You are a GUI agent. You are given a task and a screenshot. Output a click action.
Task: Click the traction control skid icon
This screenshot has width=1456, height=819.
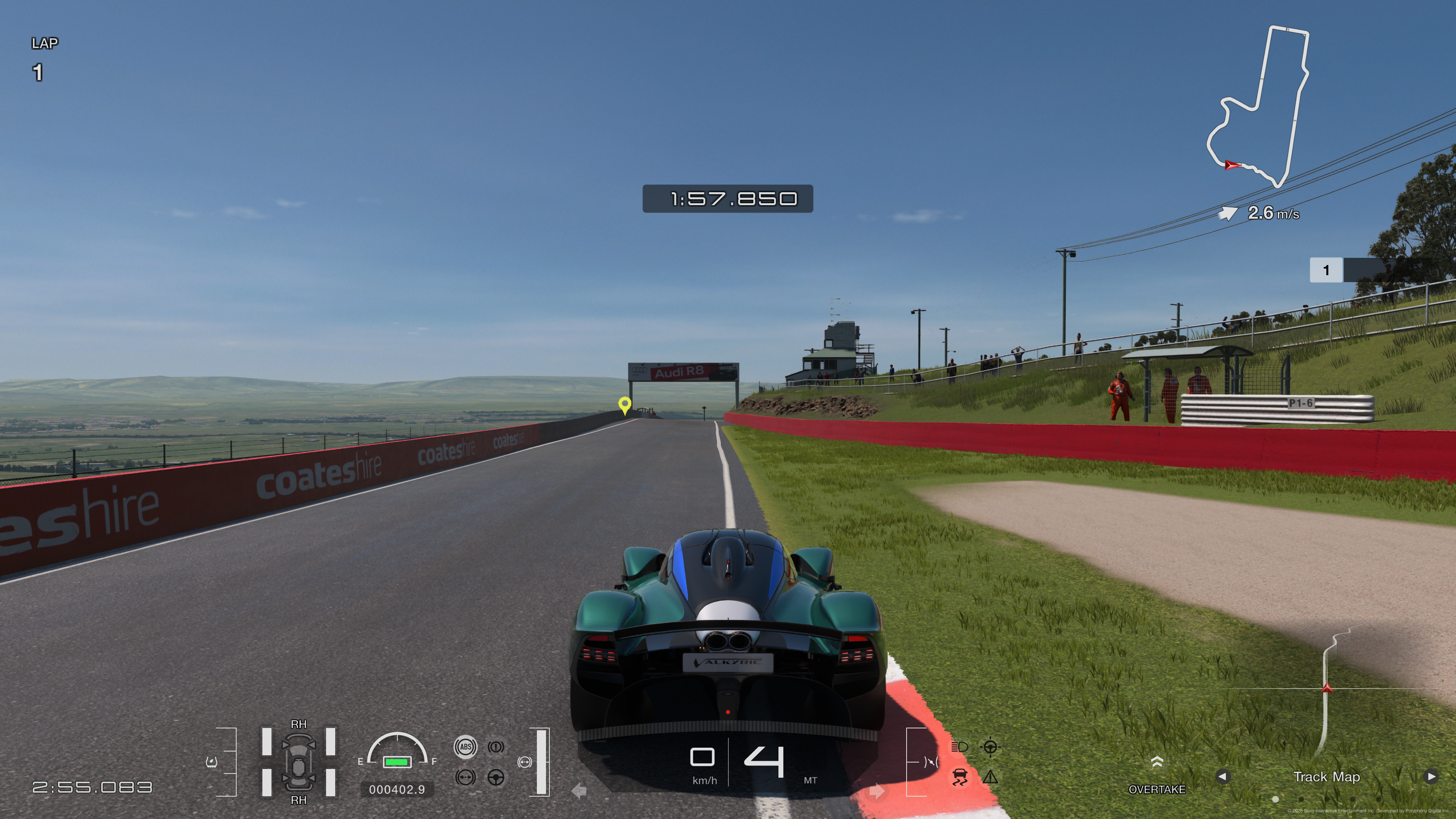pyautogui.click(x=959, y=777)
